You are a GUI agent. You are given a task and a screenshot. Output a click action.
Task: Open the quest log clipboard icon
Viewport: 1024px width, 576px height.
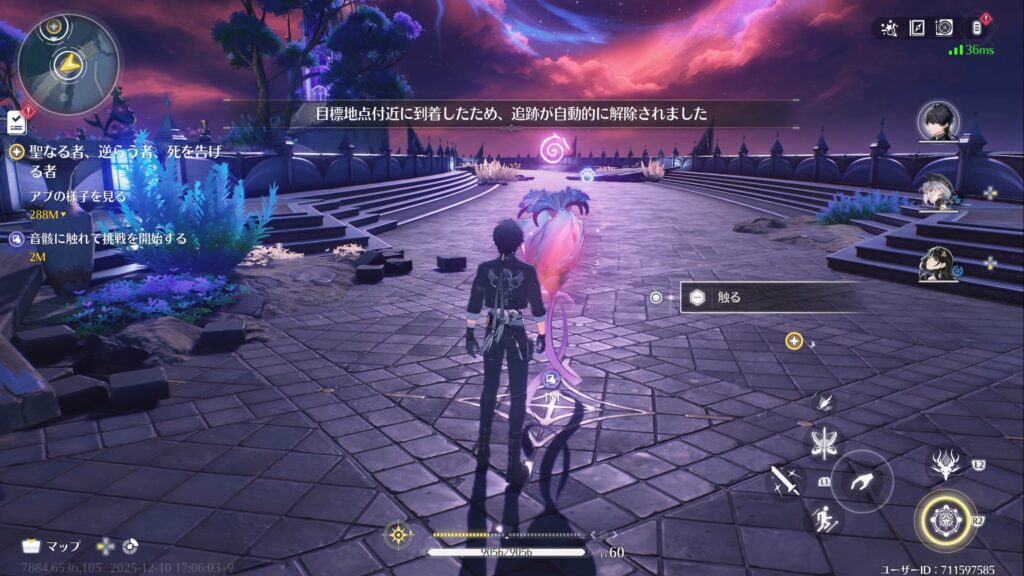click(16, 122)
